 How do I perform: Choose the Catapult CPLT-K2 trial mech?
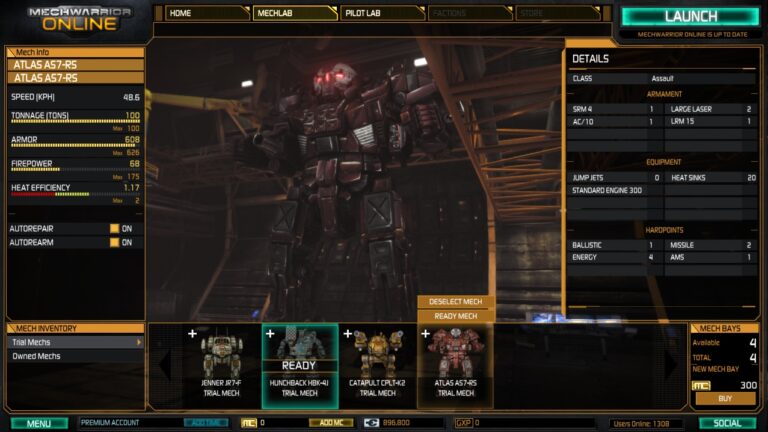pos(377,366)
